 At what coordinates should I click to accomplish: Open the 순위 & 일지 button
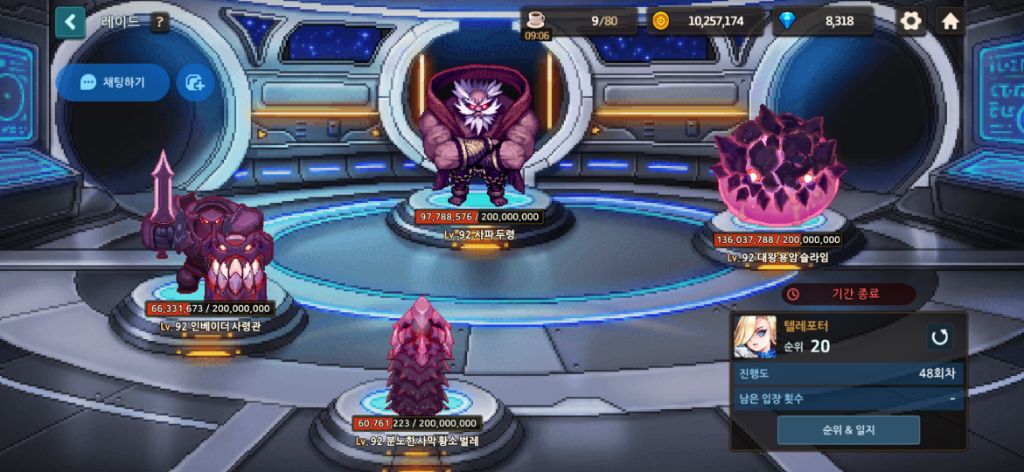tap(848, 430)
